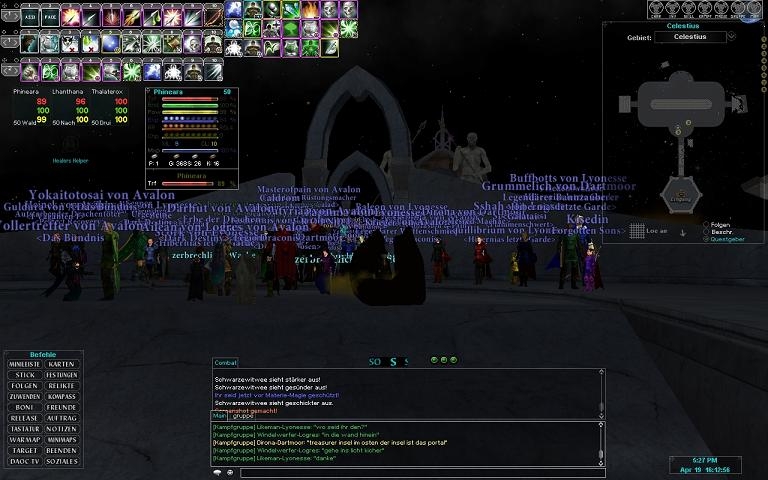768x480 pixels.
Task: Open the Soziales window
Action: tap(61, 461)
